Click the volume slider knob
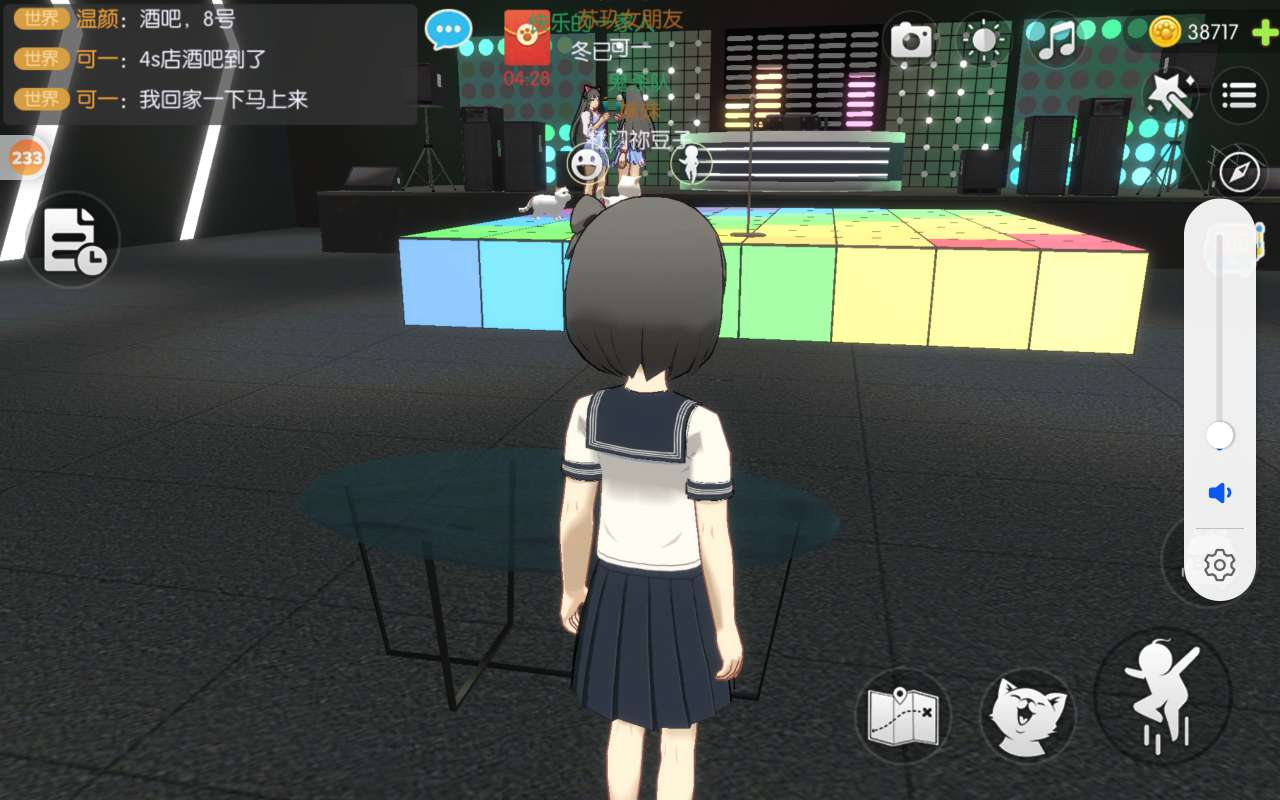1280x800 pixels. coord(1219,435)
